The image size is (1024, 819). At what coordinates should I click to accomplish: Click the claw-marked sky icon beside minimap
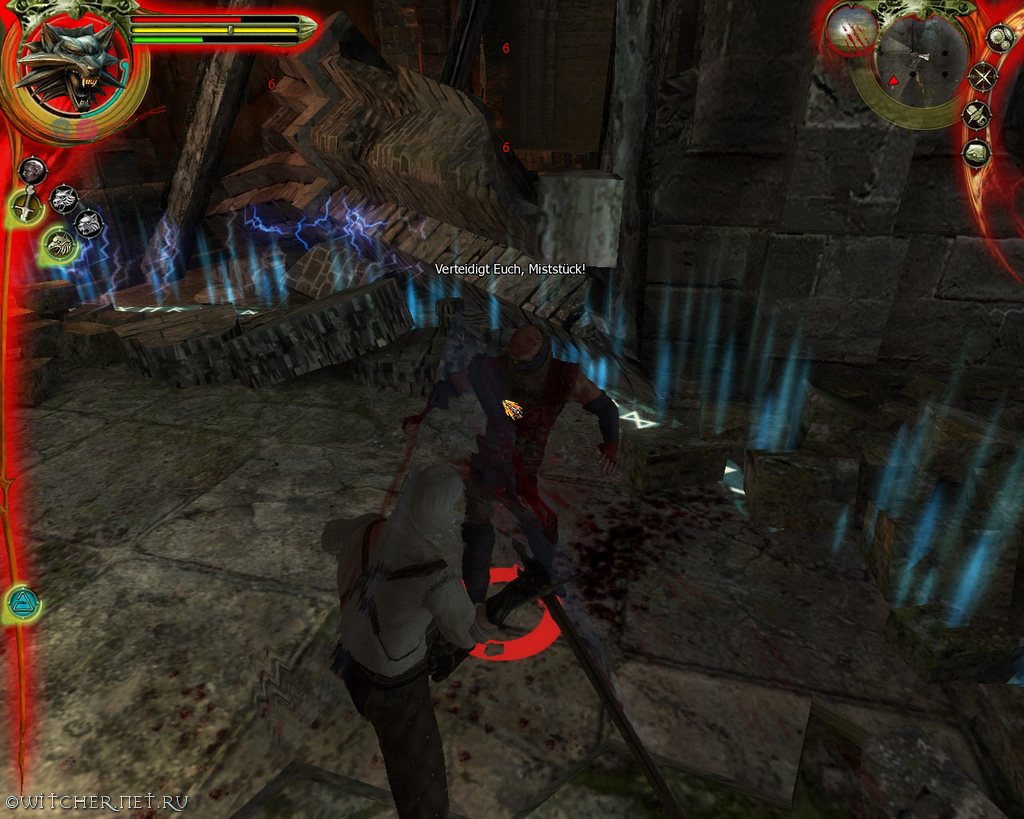[x=853, y=30]
